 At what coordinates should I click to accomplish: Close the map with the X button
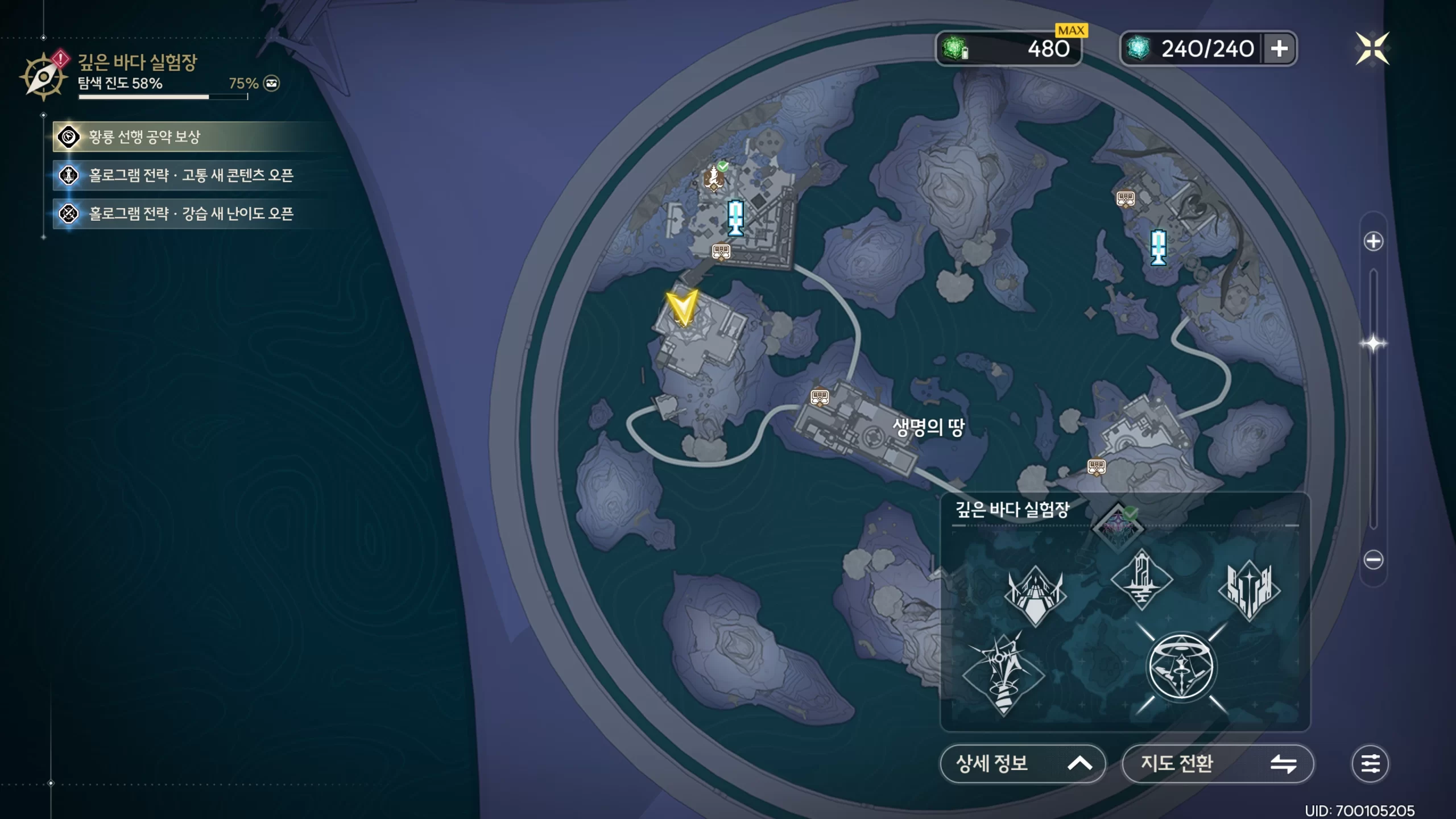[x=1372, y=48]
